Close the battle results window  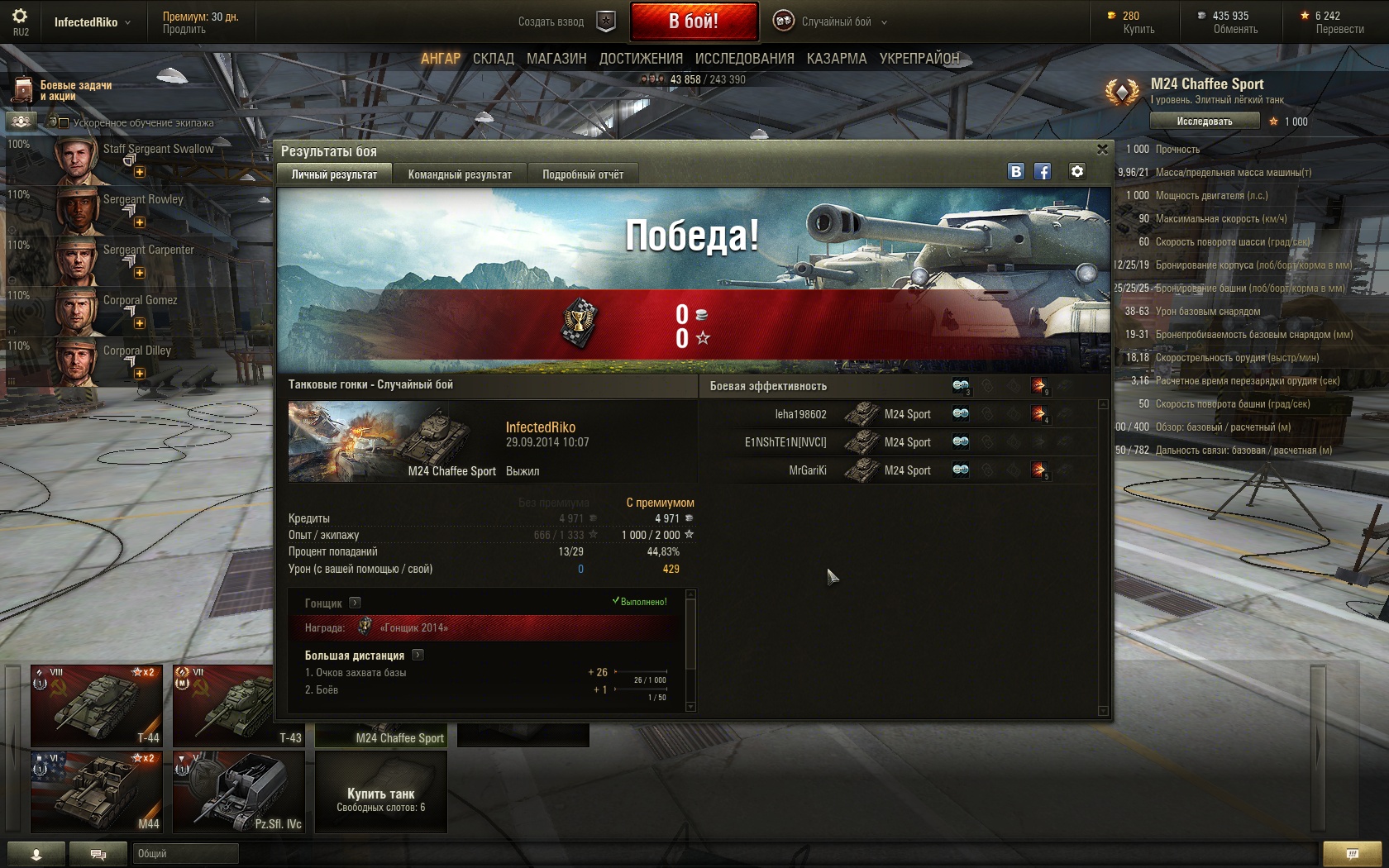pyautogui.click(x=1102, y=150)
